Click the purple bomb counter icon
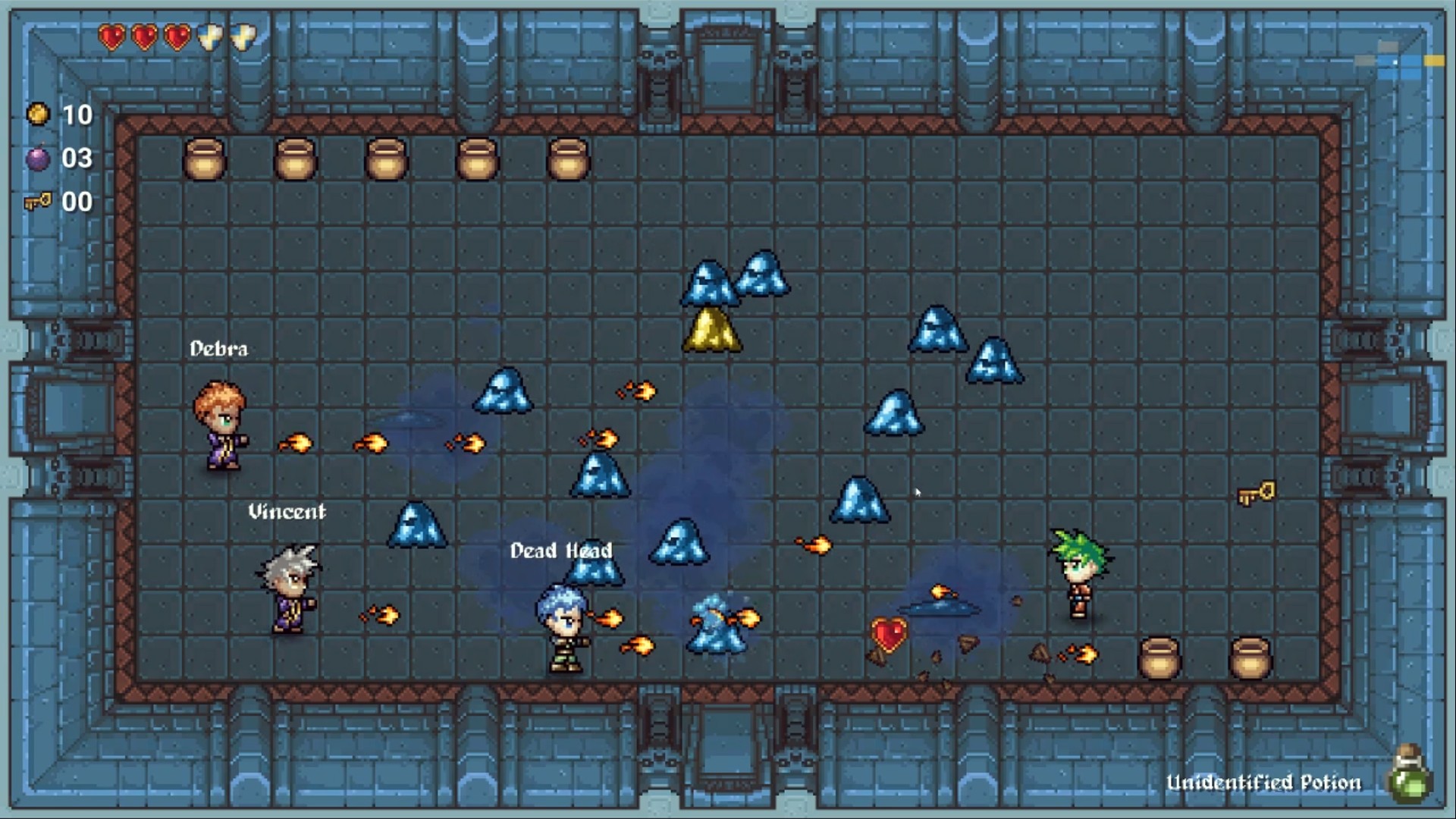The height and width of the screenshot is (819, 1456). [x=39, y=158]
